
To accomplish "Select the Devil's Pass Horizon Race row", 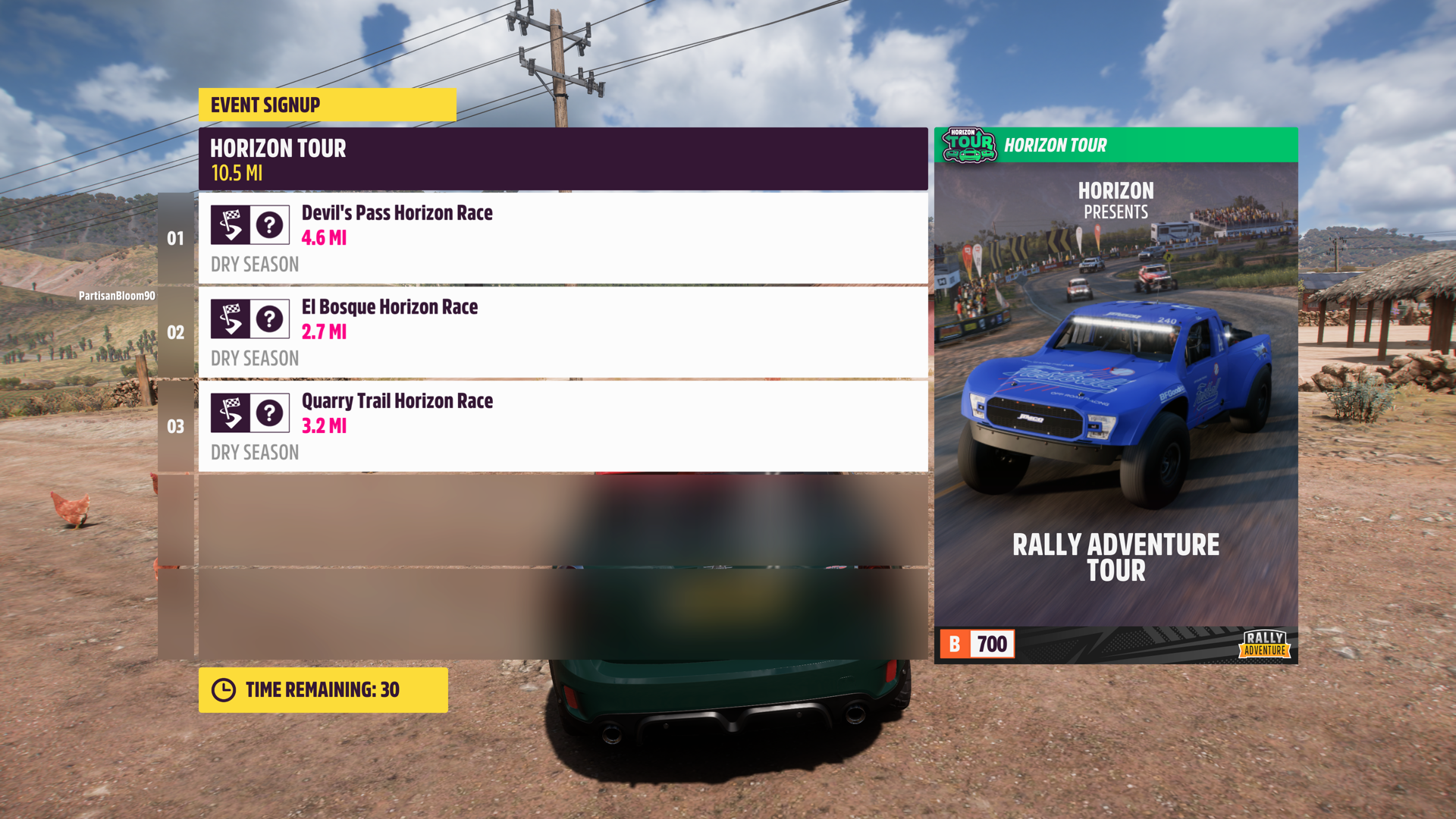I will tap(563, 238).
